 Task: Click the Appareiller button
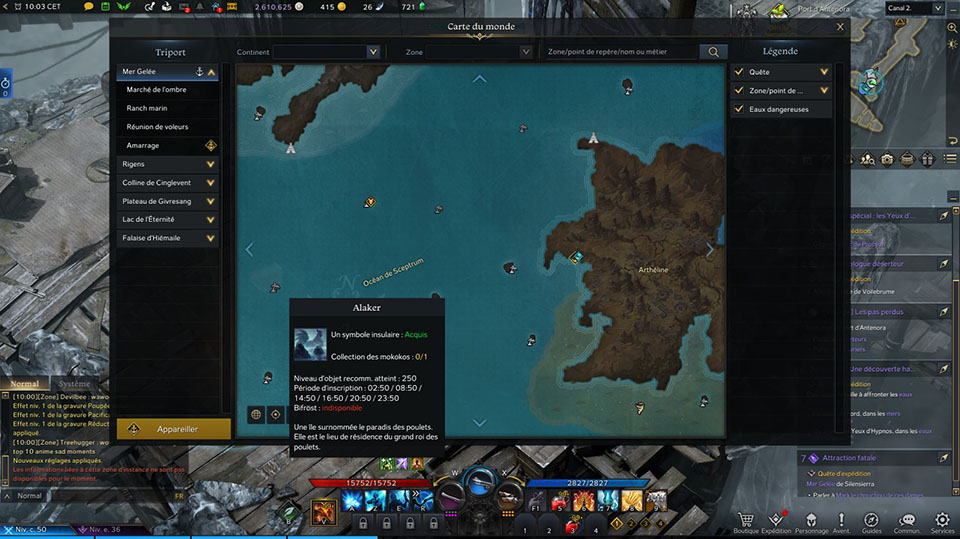[174, 429]
